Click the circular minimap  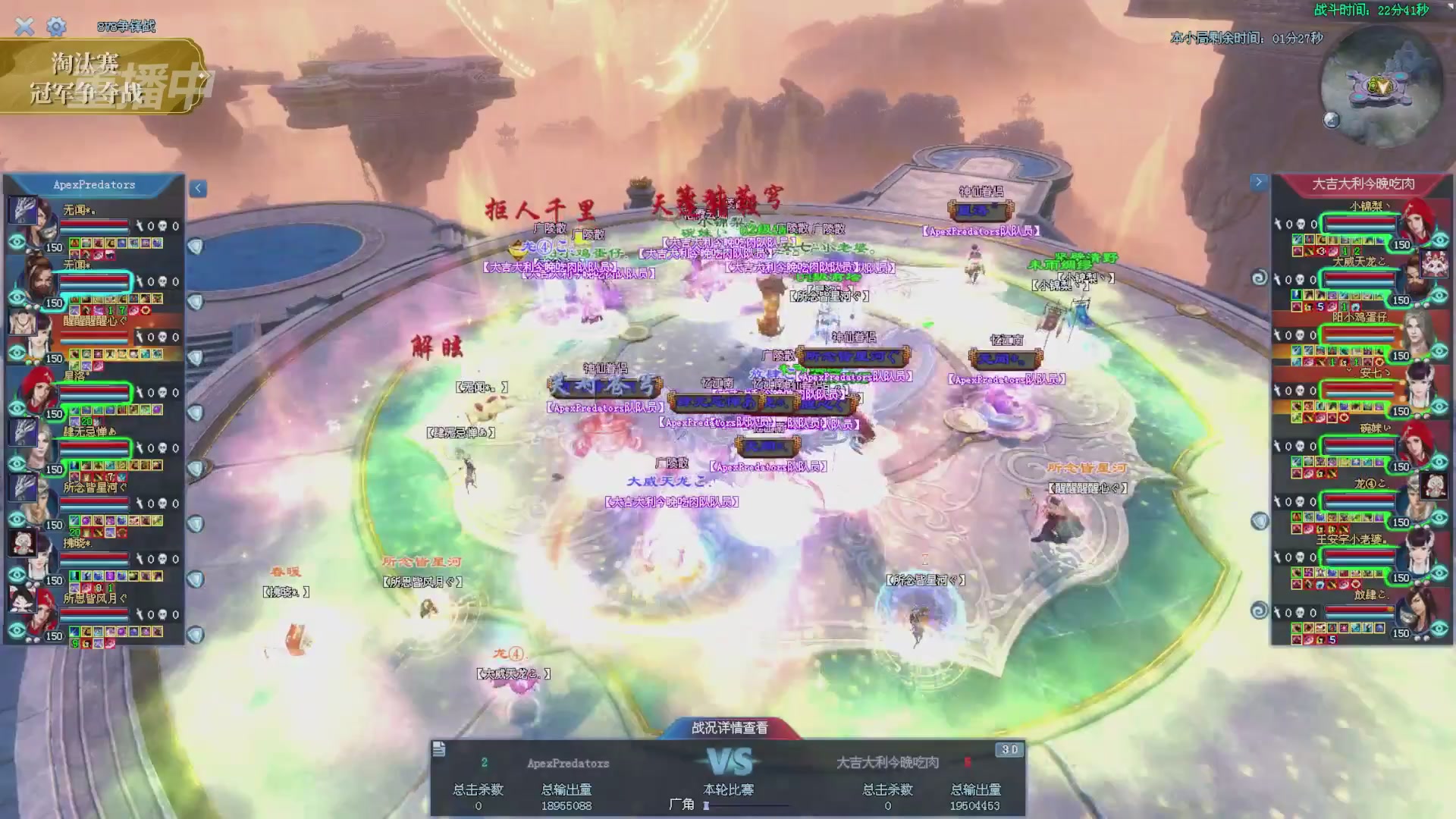pyautogui.click(x=1380, y=87)
